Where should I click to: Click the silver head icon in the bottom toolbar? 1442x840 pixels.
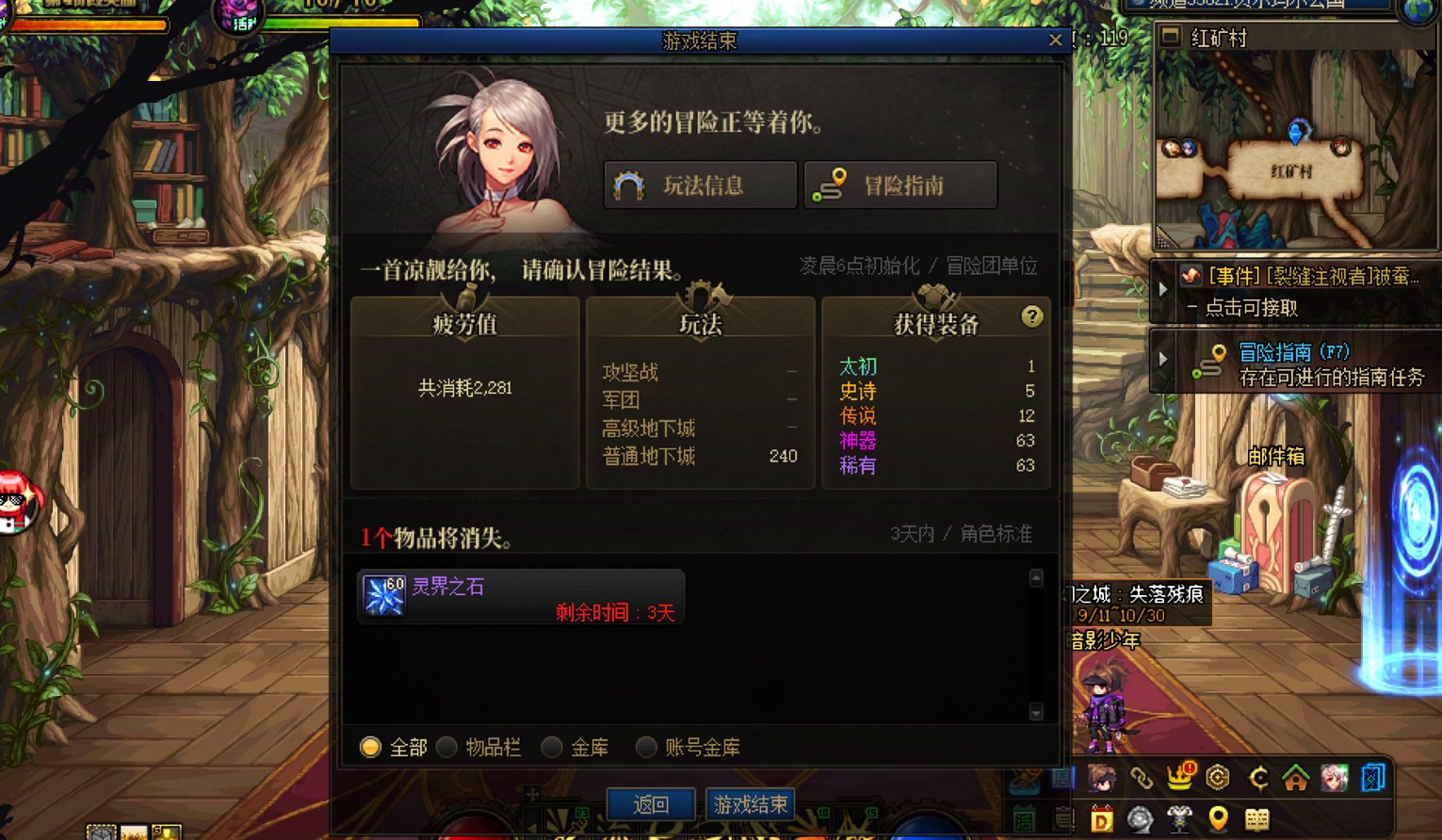click(1141, 818)
